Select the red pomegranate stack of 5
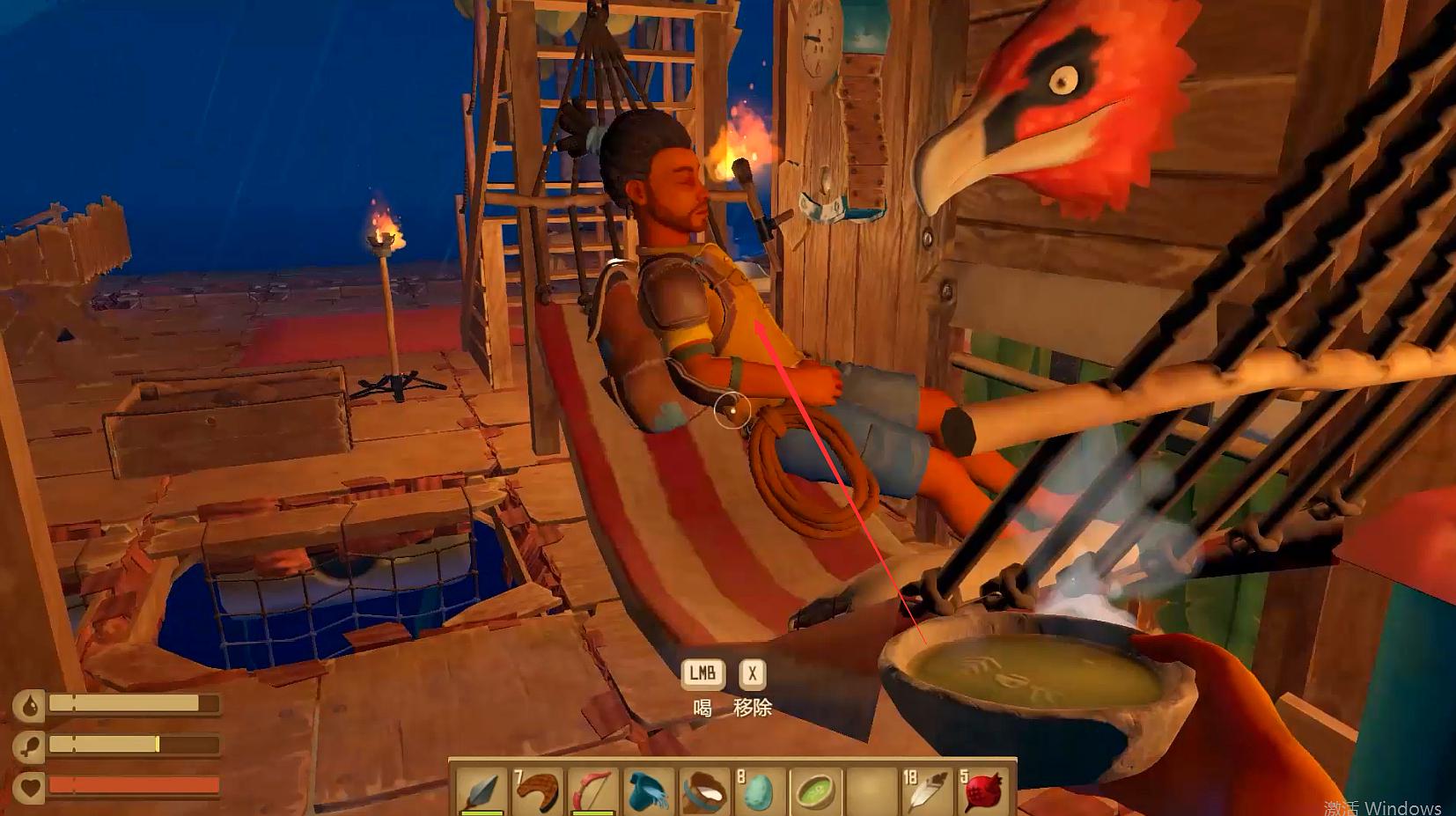The width and height of the screenshot is (1456, 816). pyautogui.click(x=983, y=790)
